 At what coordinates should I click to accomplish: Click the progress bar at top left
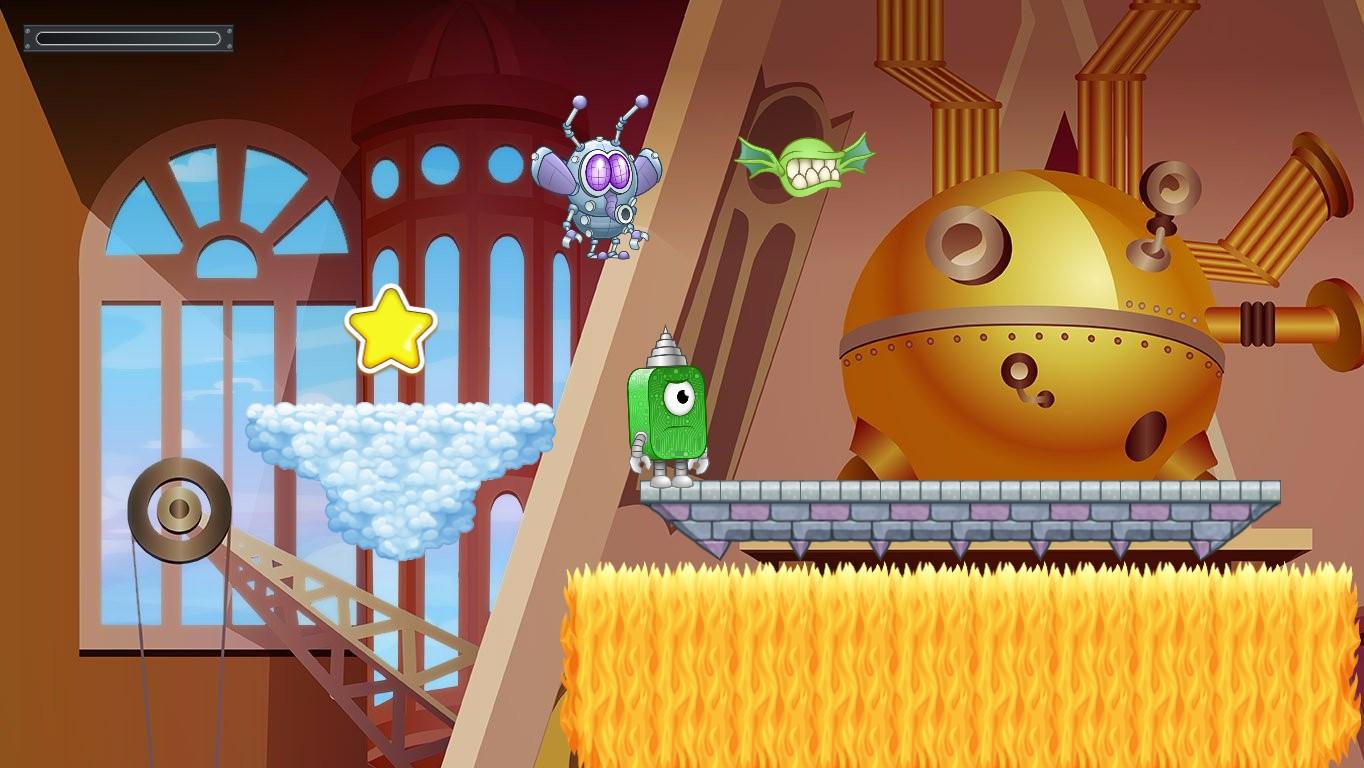128,39
